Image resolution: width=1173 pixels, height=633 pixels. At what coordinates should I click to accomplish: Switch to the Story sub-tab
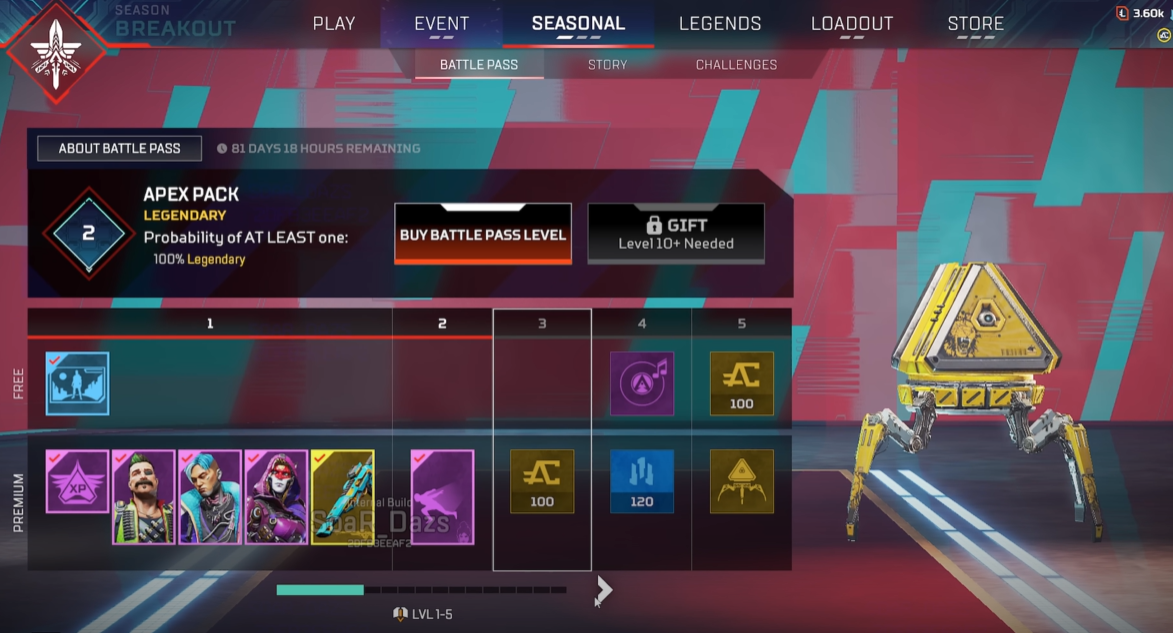[x=607, y=65]
